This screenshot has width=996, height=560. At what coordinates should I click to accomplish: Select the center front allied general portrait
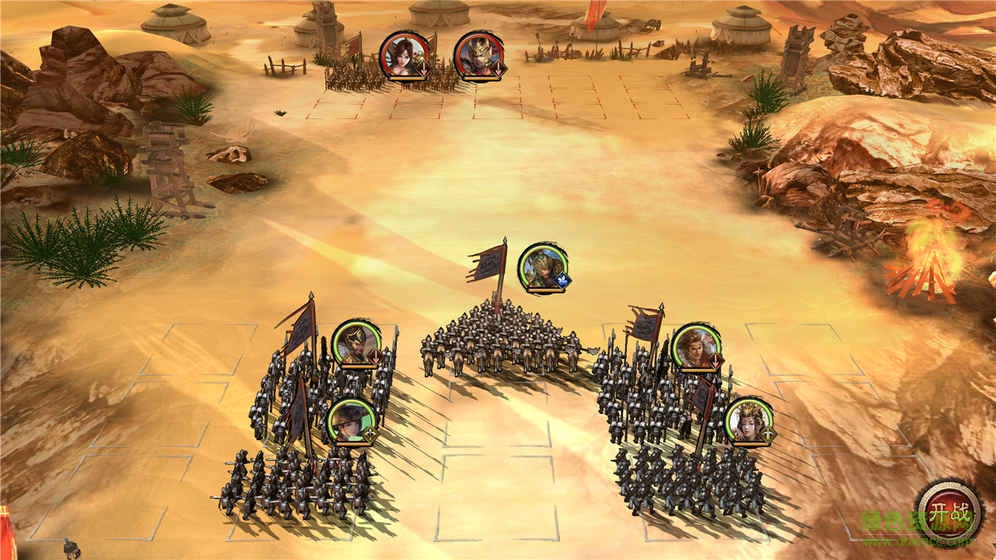[543, 266]
